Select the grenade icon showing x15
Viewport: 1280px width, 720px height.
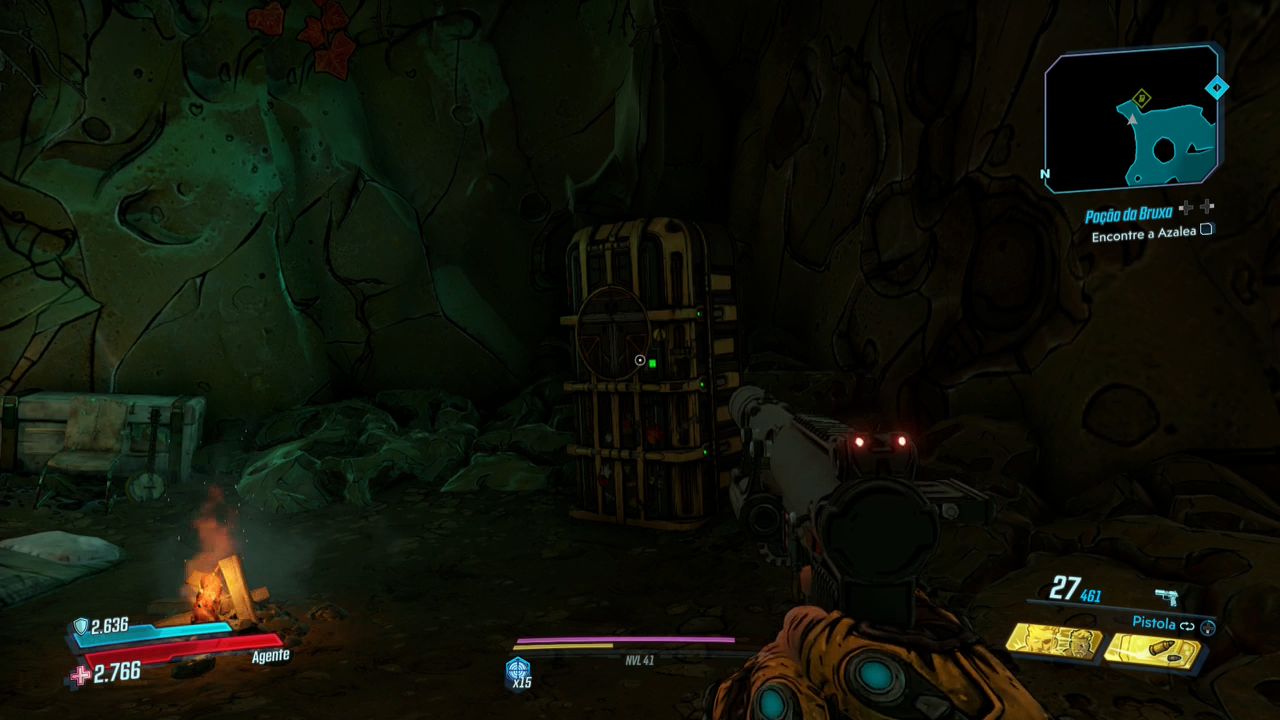click(519, 671)
